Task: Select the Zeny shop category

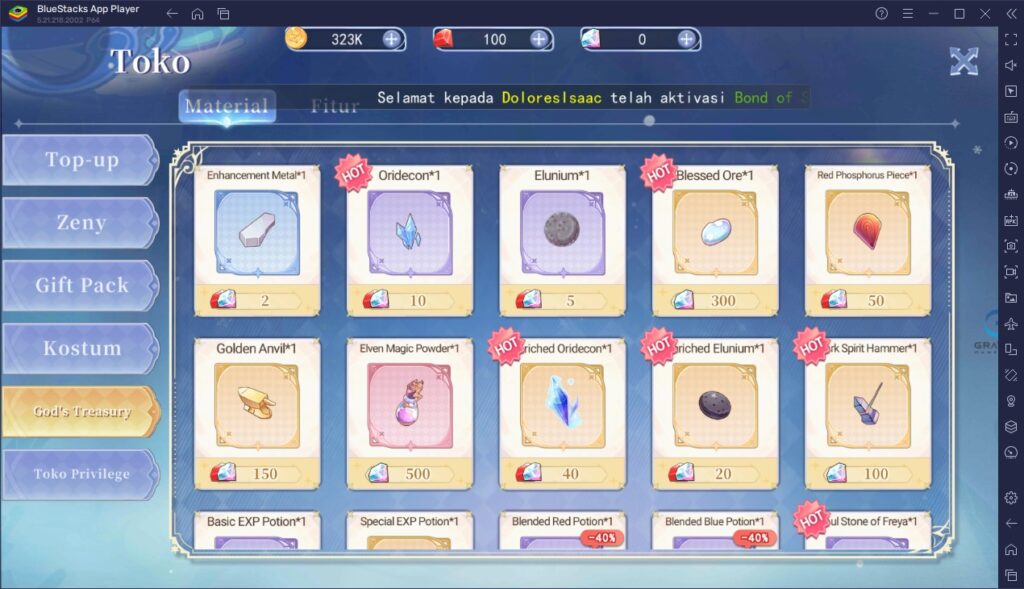Action: point(81,223)
